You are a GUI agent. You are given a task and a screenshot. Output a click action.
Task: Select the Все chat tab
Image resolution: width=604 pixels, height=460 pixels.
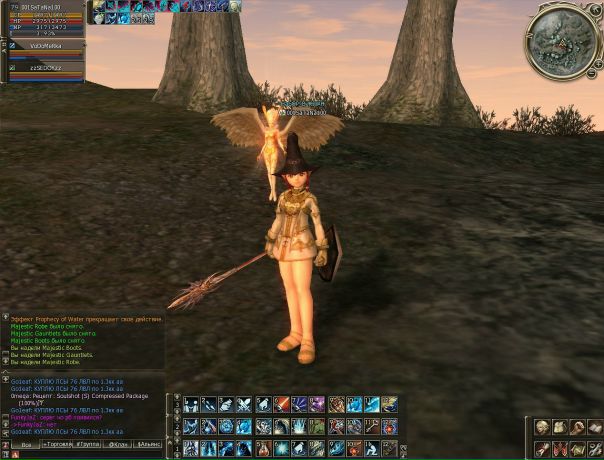tap(26, 443)
